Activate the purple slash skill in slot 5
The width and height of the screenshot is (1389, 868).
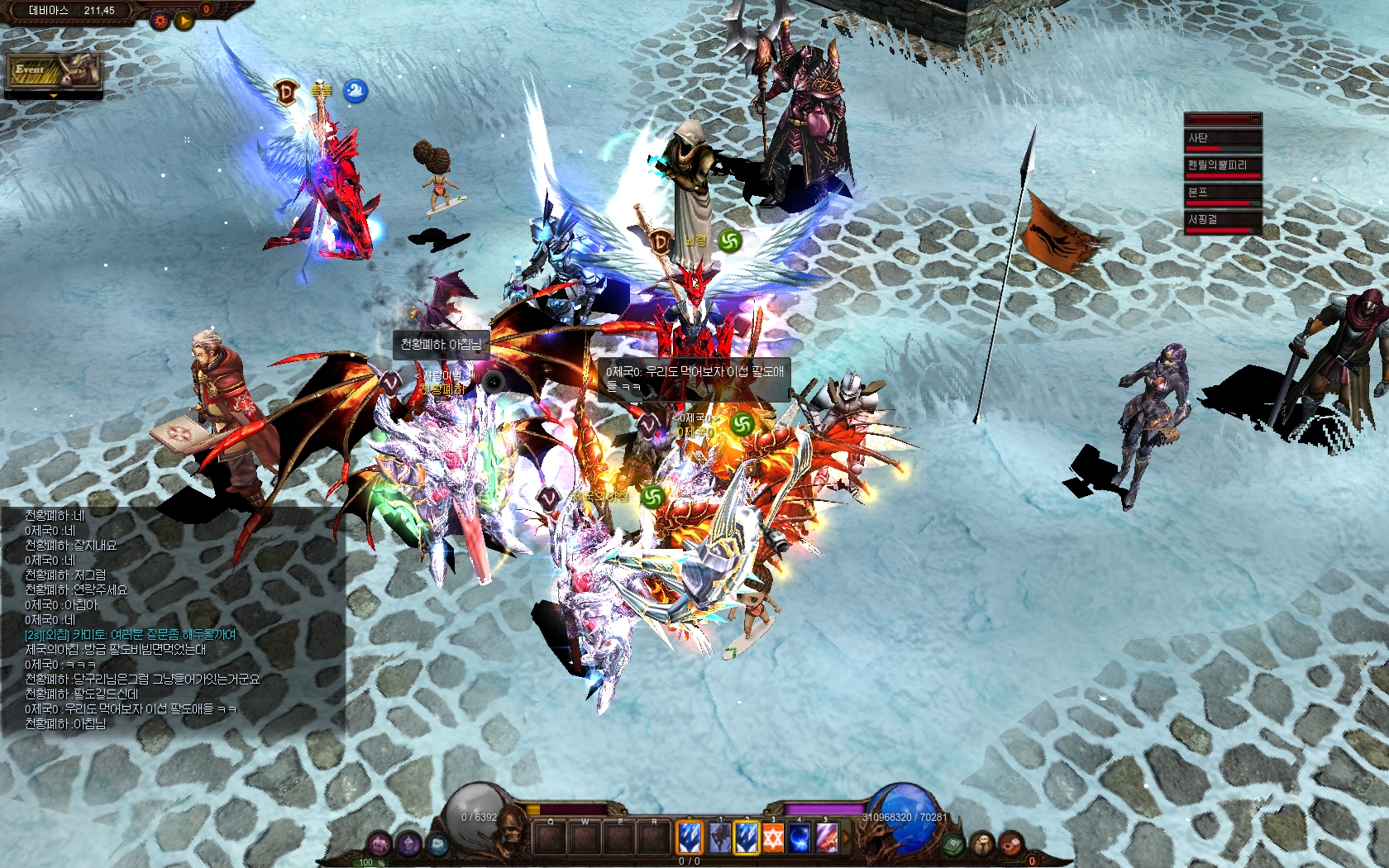coord(826,837)
